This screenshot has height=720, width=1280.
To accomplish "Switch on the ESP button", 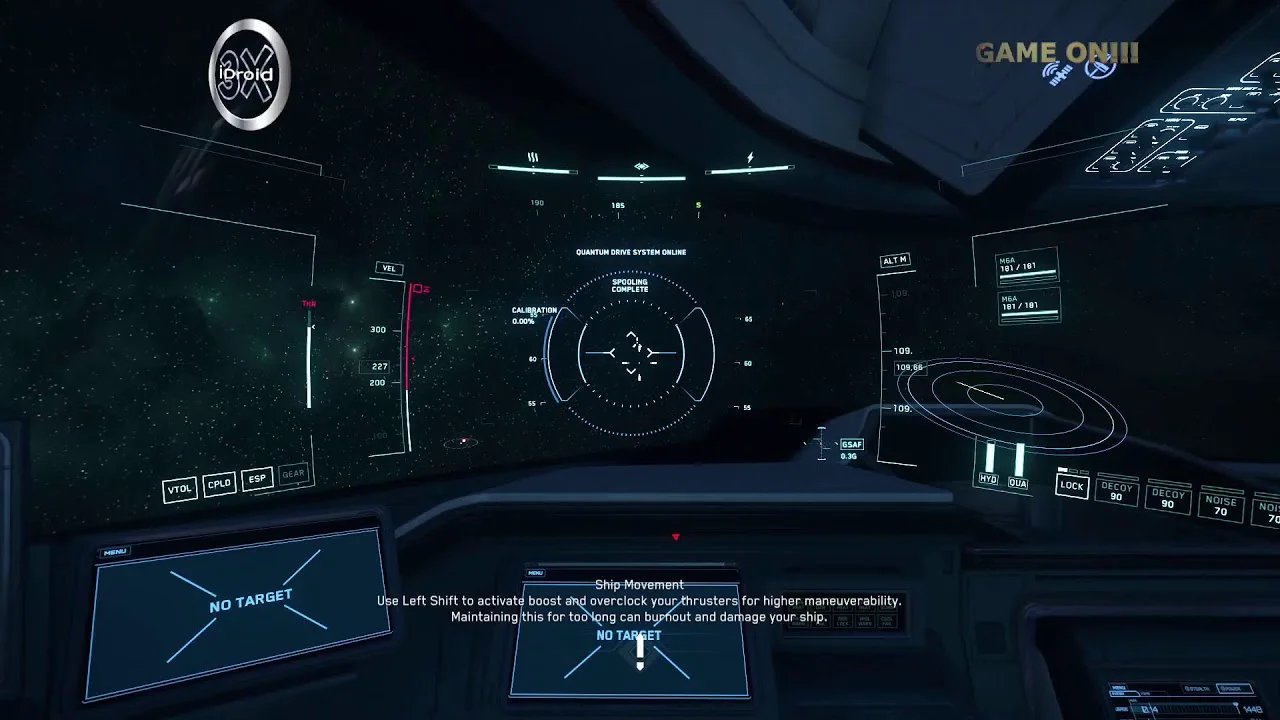I will coord(257,479).
